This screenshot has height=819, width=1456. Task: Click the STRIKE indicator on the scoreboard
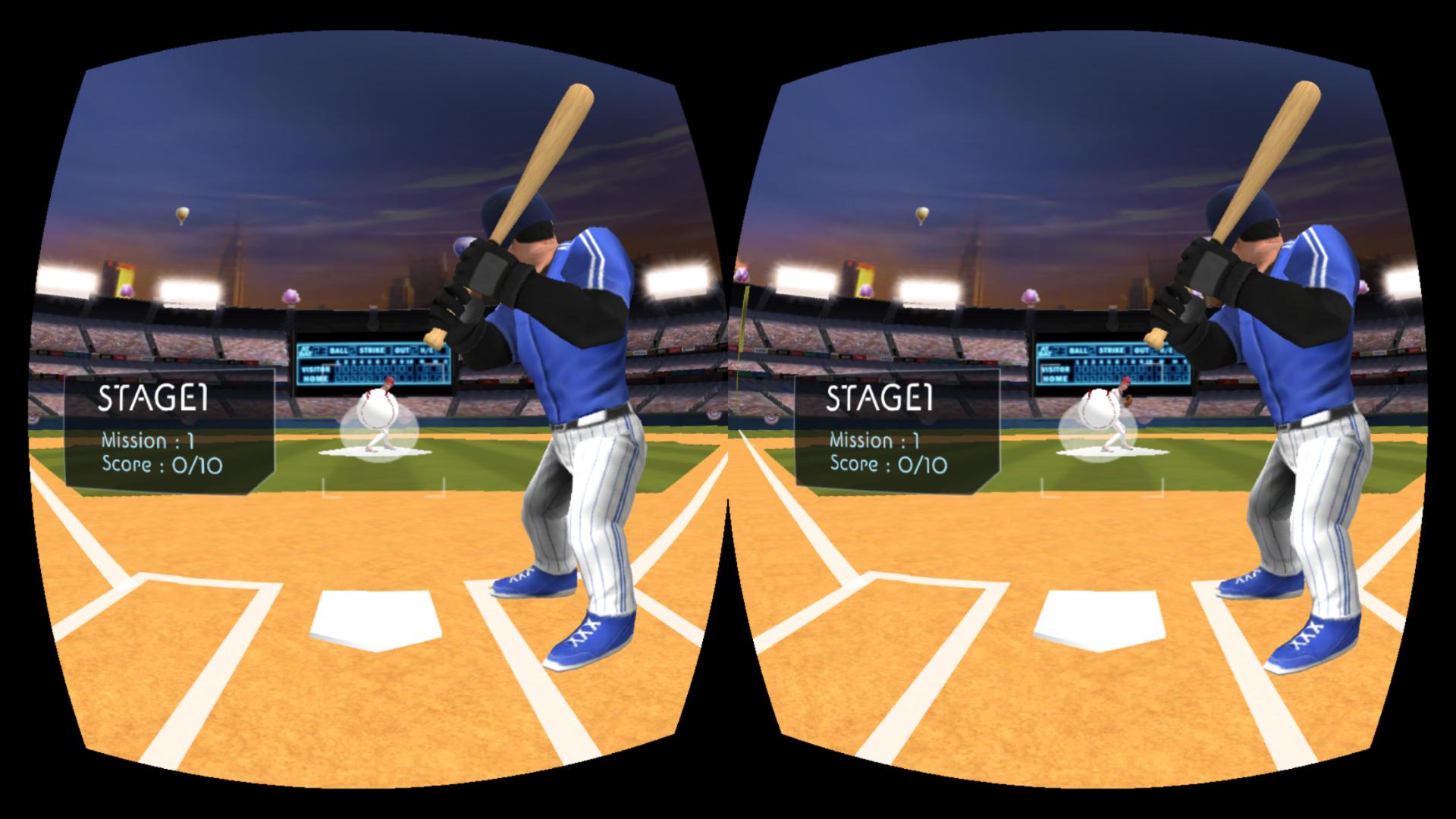pyautogui.click(x=371, y=350)
